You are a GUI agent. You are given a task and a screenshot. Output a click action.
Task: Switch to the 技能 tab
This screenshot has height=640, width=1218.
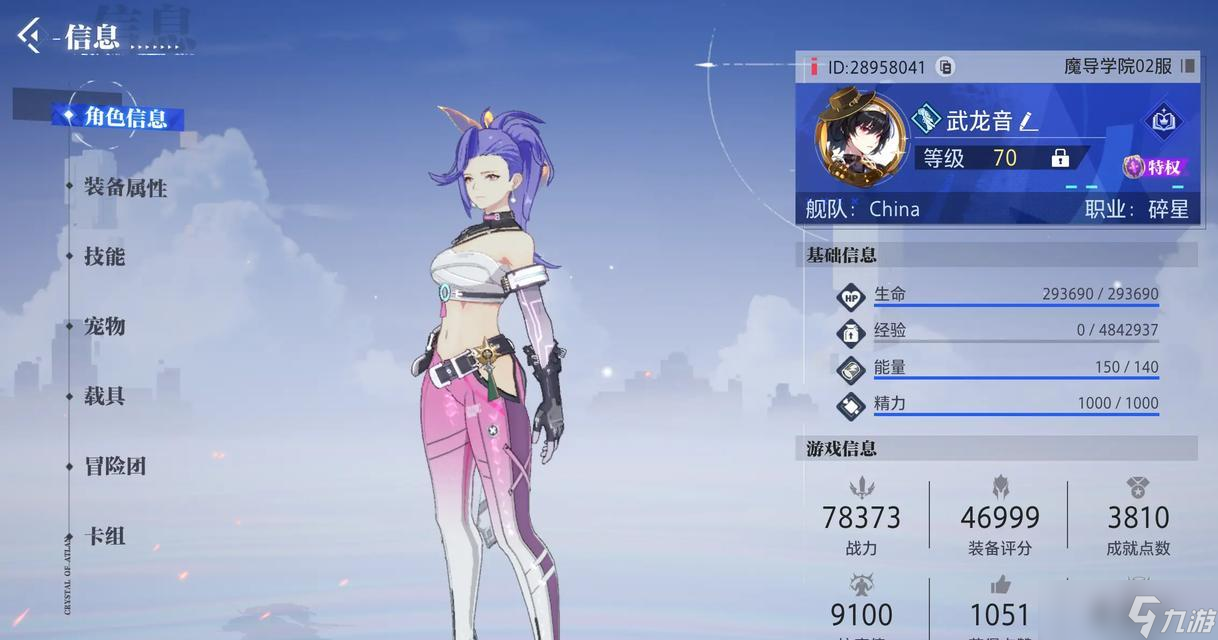point(104,256)
